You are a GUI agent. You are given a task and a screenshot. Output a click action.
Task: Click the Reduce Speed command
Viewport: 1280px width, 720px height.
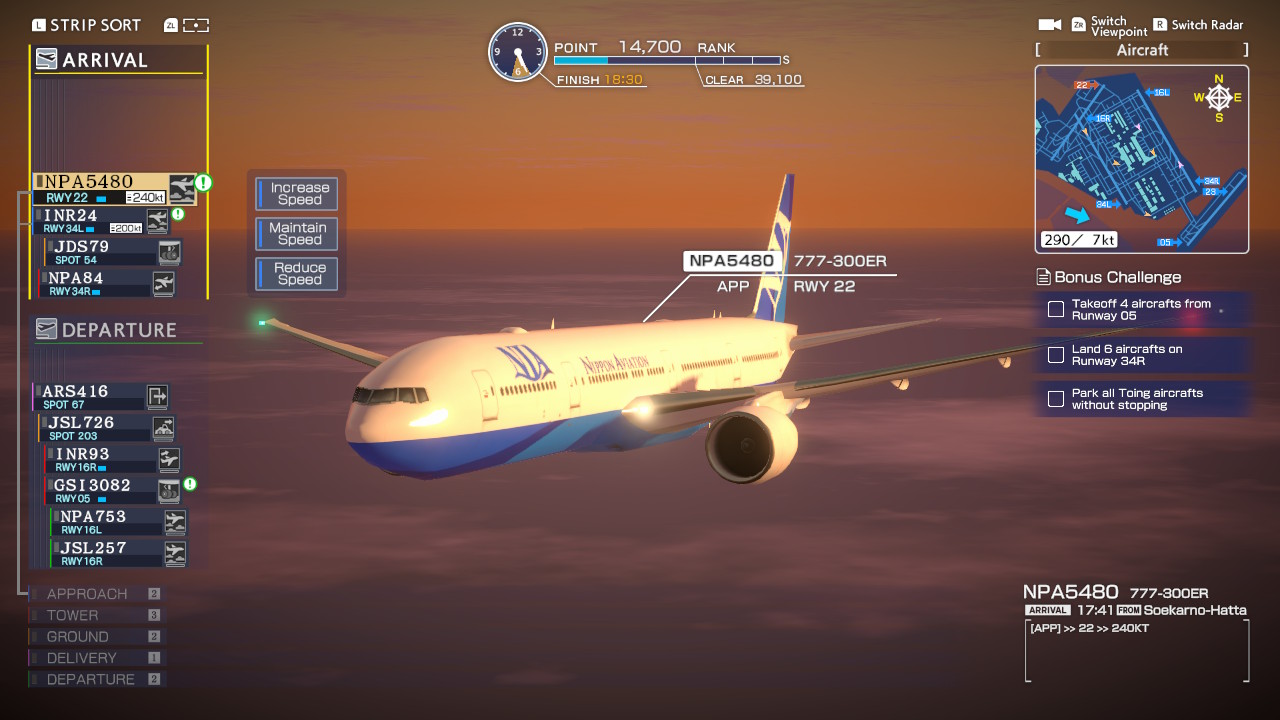pyautogui.click(x=296, y=273)
